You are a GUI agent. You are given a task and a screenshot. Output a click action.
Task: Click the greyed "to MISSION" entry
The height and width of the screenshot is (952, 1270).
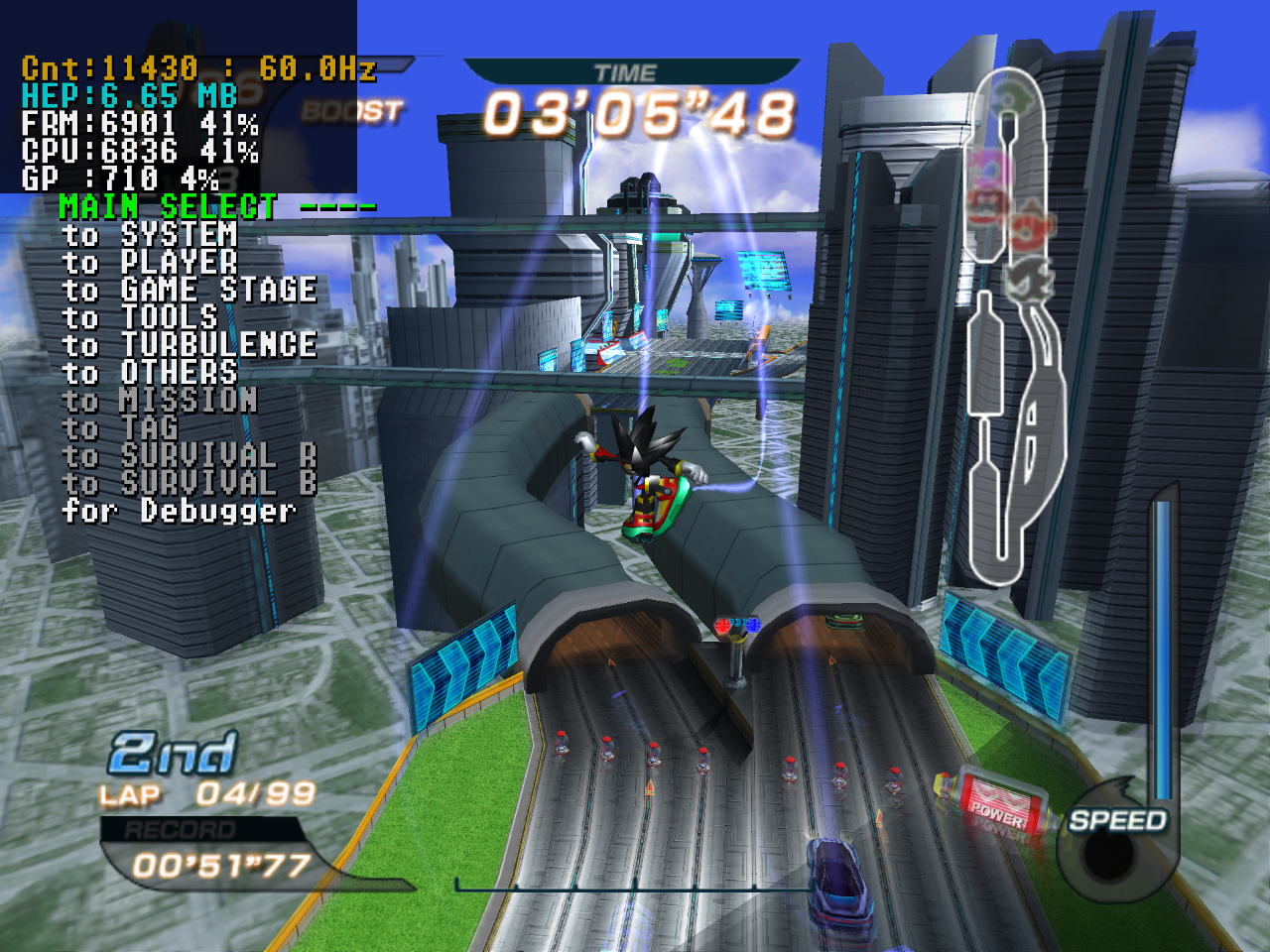point(160,401)
